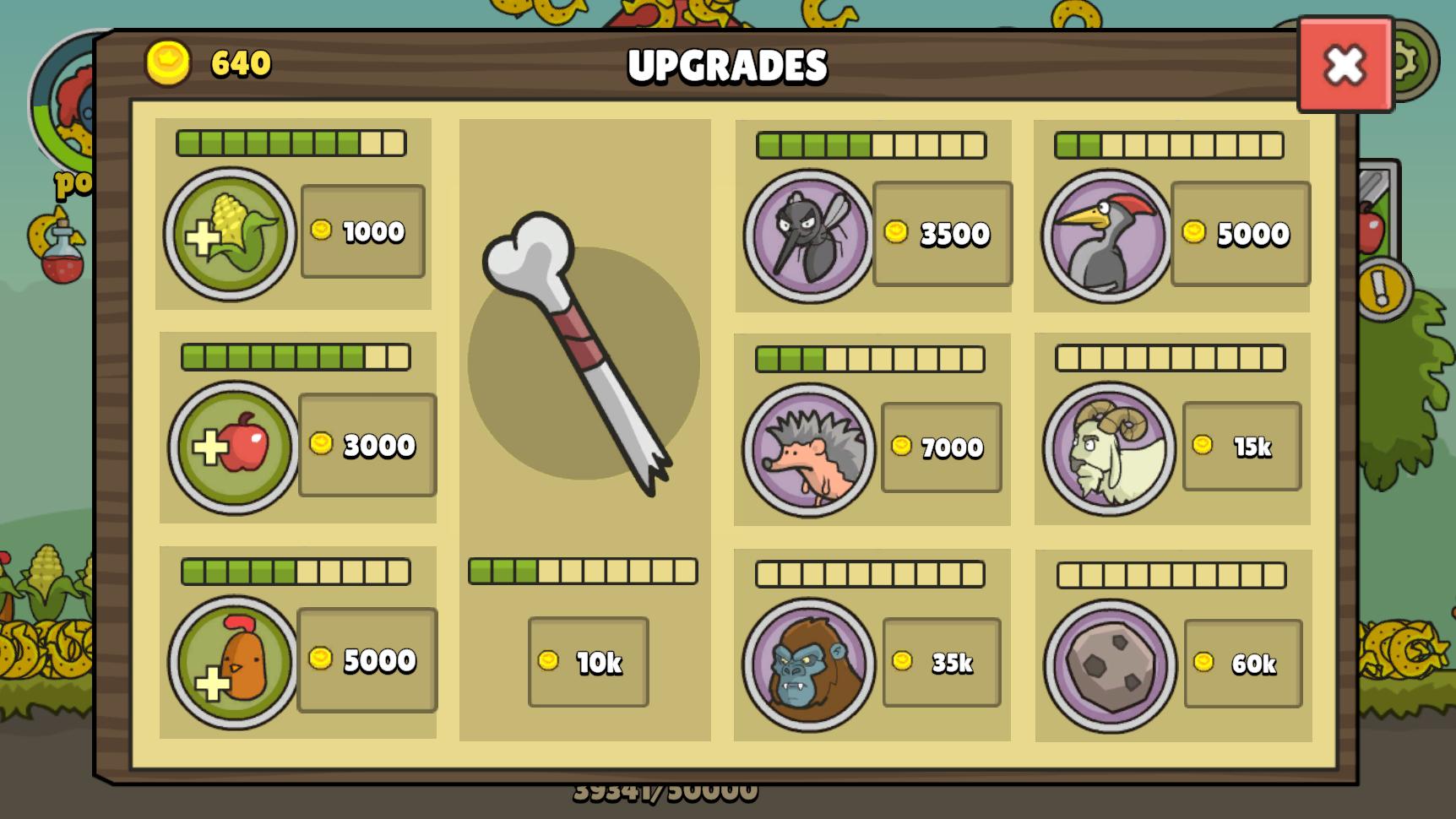
Task: Click the meteor upgrade icon
Action: pyautogui.click(x=1108, y=663)
